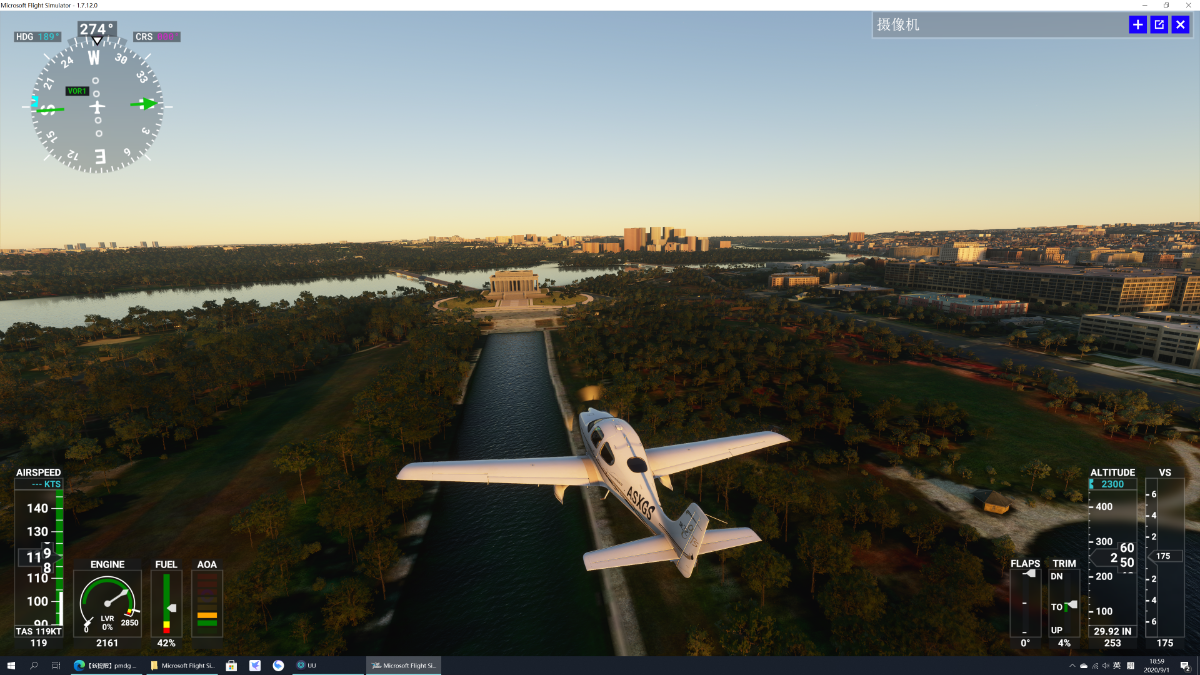The height and width of the screenshot is (675, 1200).
Task: Pop out the camera panel into a window
Action: point(1159,25)
